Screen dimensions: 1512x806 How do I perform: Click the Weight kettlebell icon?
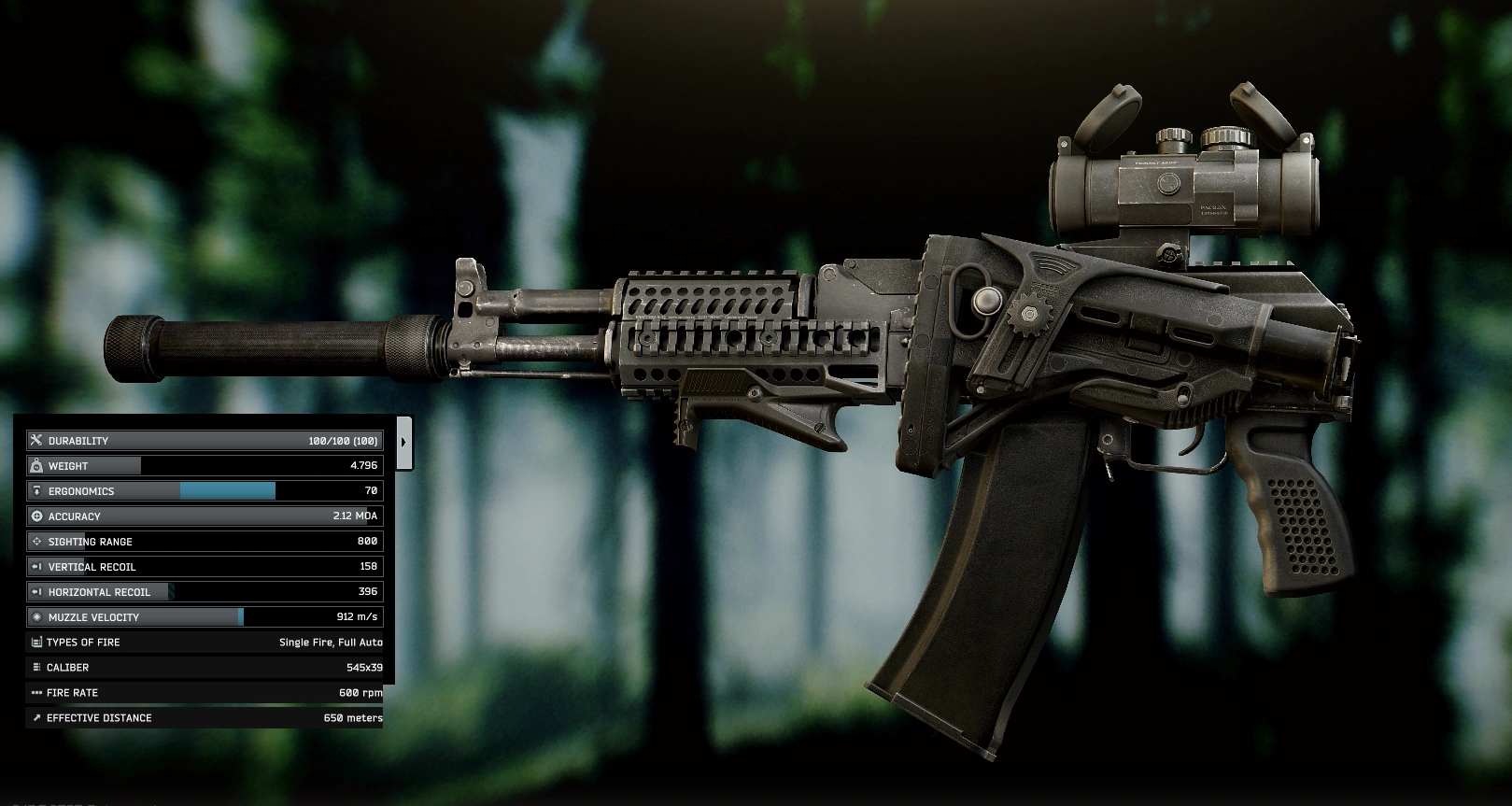pyautogui.click(x=35, y=465)
